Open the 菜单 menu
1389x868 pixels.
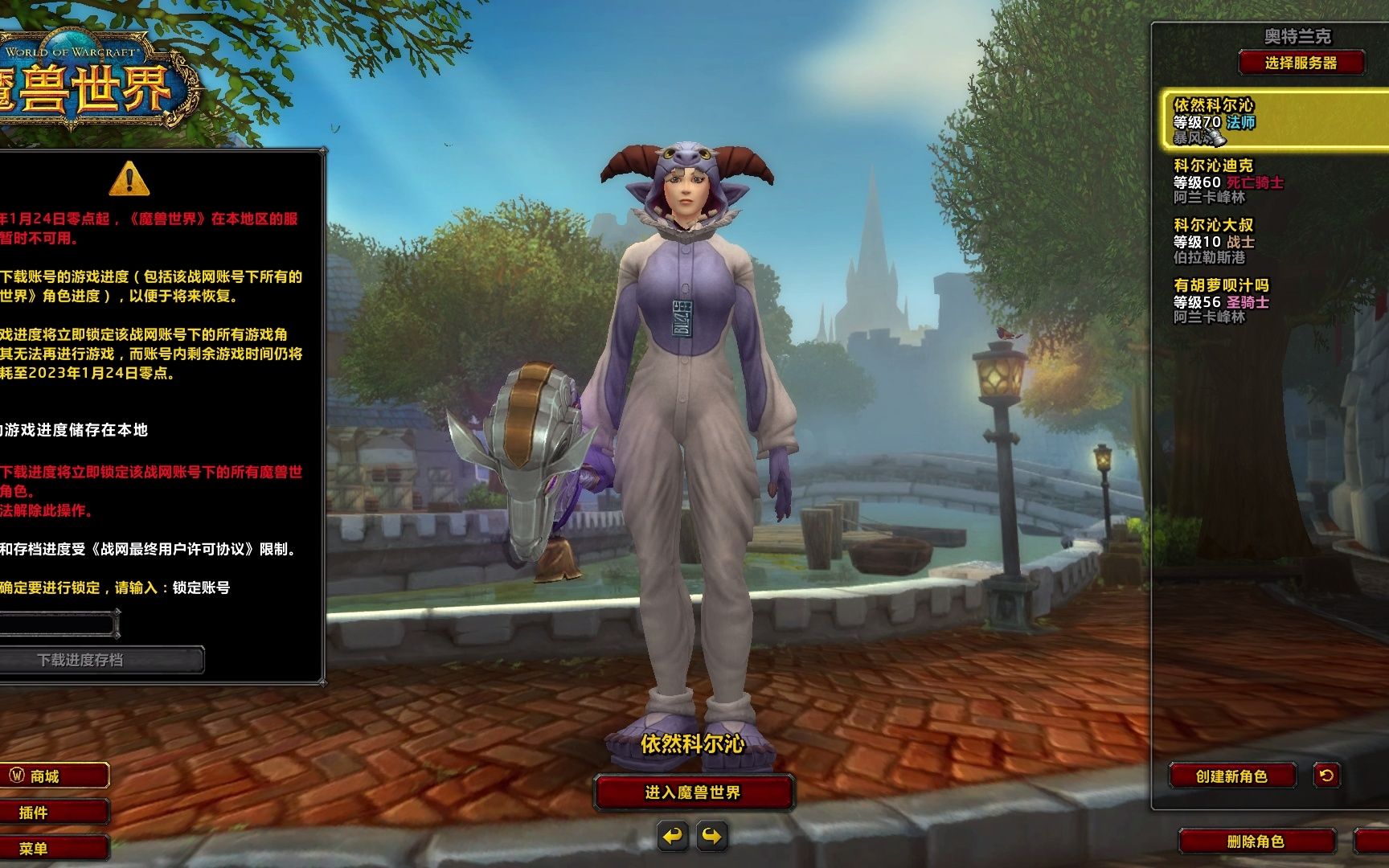point(53,848)
